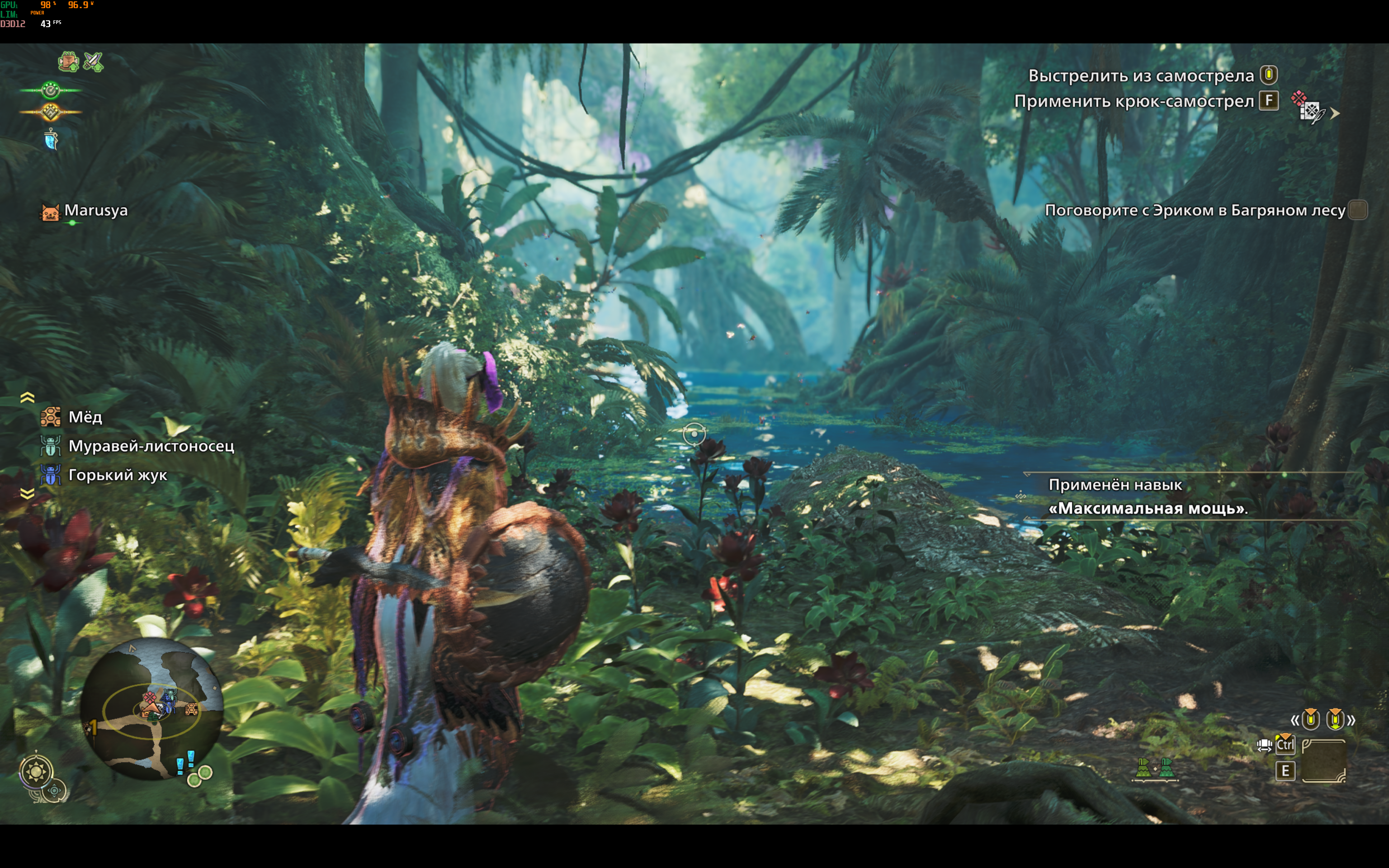The height and width of the screenshot is (868, 1389).
Task: Click the Palico Marusya name tag
Action: pos(95,211)
